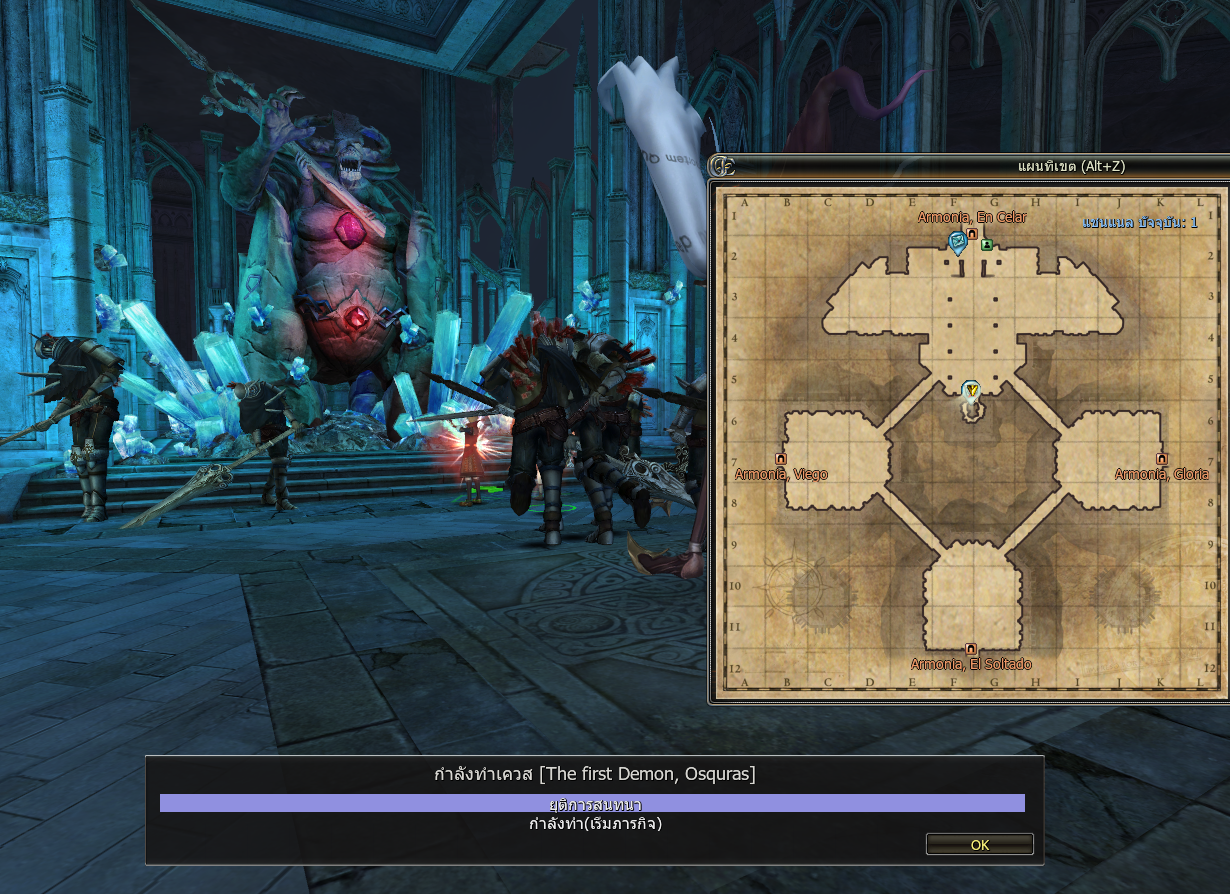
Task: Choose the lower unhighlighted dialogue option
Action: coord(595,825)
